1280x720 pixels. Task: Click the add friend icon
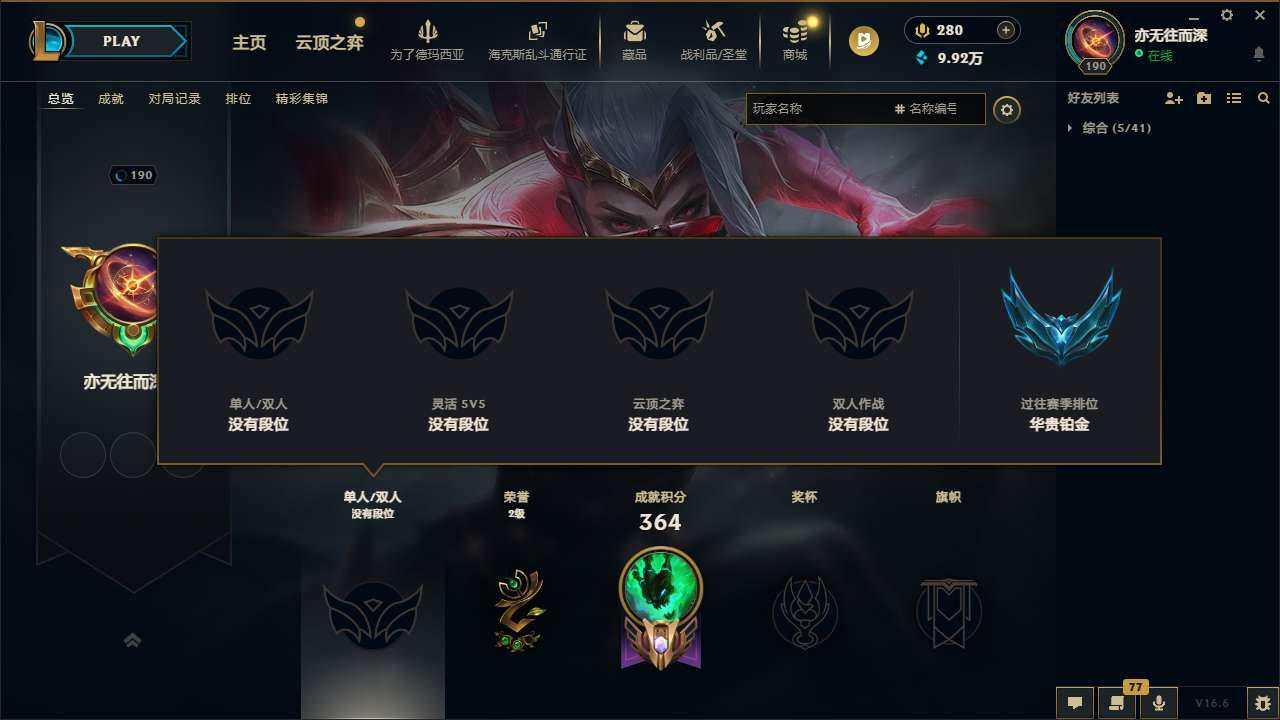tap(1172, 98)
